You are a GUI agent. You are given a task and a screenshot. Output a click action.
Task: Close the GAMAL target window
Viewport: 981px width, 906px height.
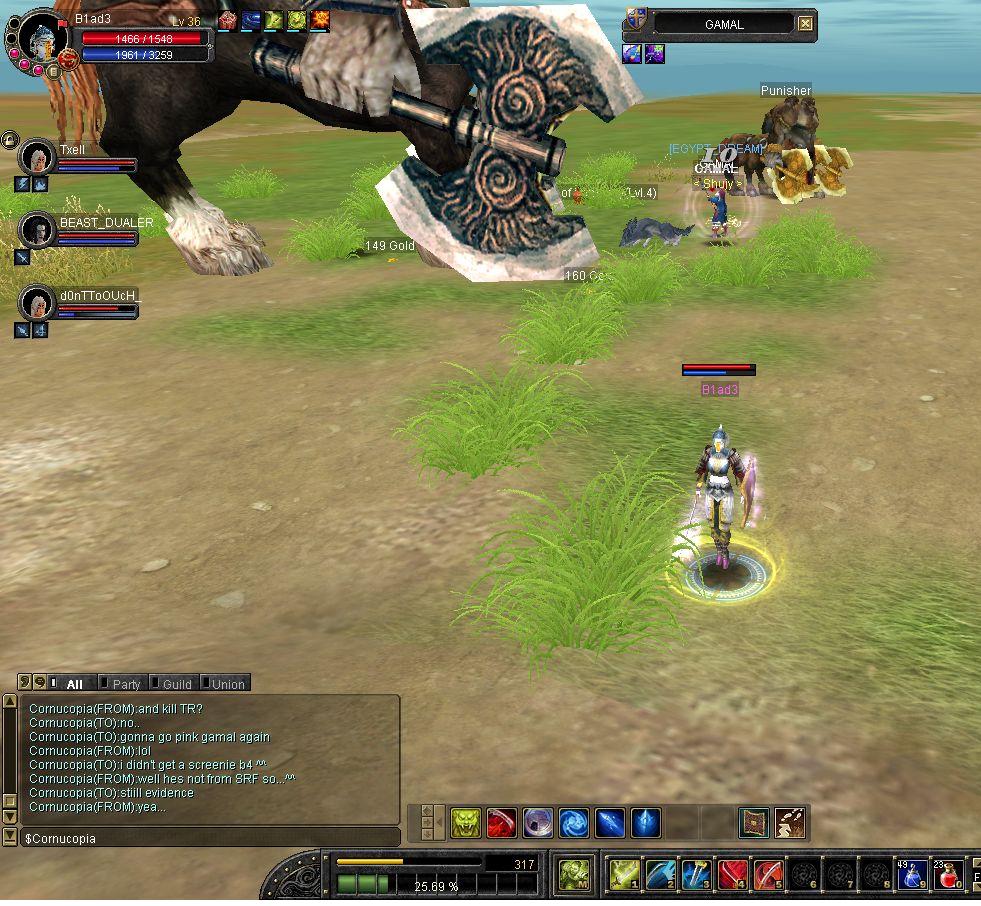pos(805,24)
